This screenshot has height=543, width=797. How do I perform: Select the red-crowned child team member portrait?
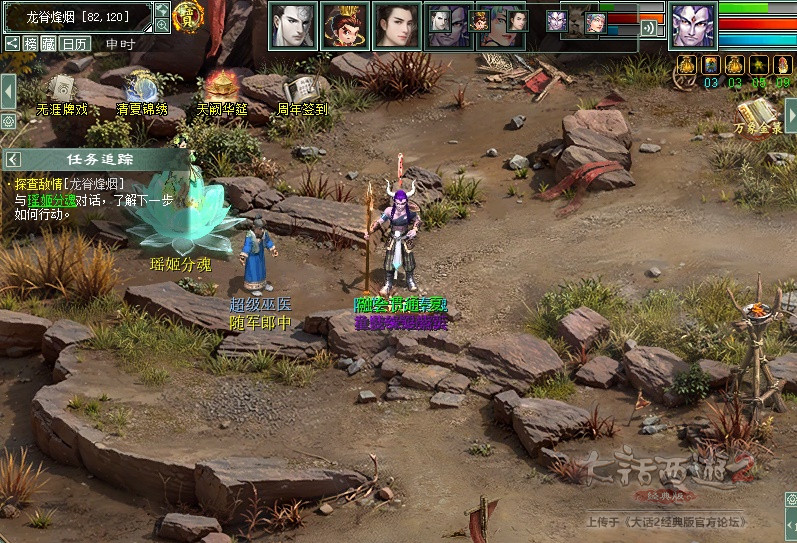(x=345, y=25)
